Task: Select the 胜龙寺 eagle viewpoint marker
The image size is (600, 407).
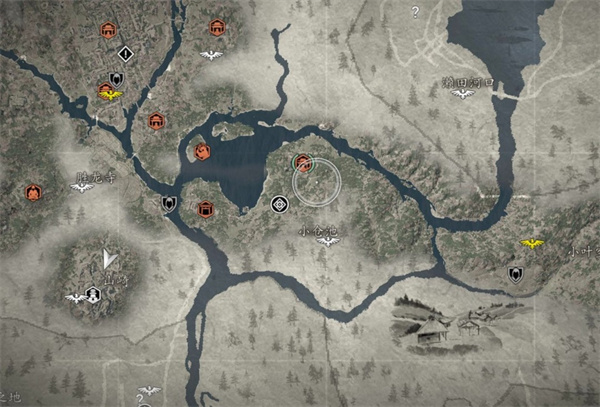Action: (x=83, y=187)
